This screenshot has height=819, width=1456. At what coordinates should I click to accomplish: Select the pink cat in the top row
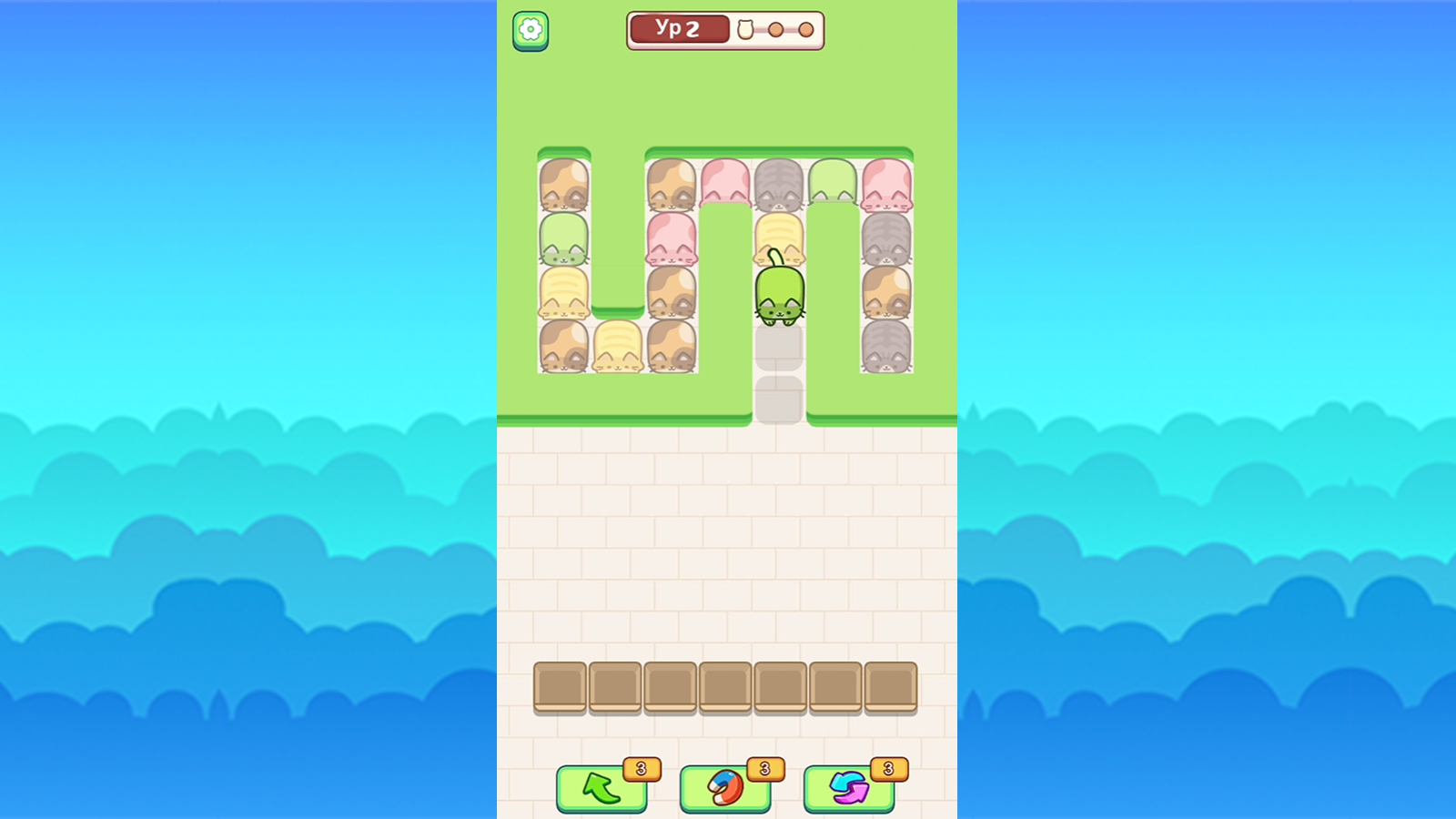727,182
